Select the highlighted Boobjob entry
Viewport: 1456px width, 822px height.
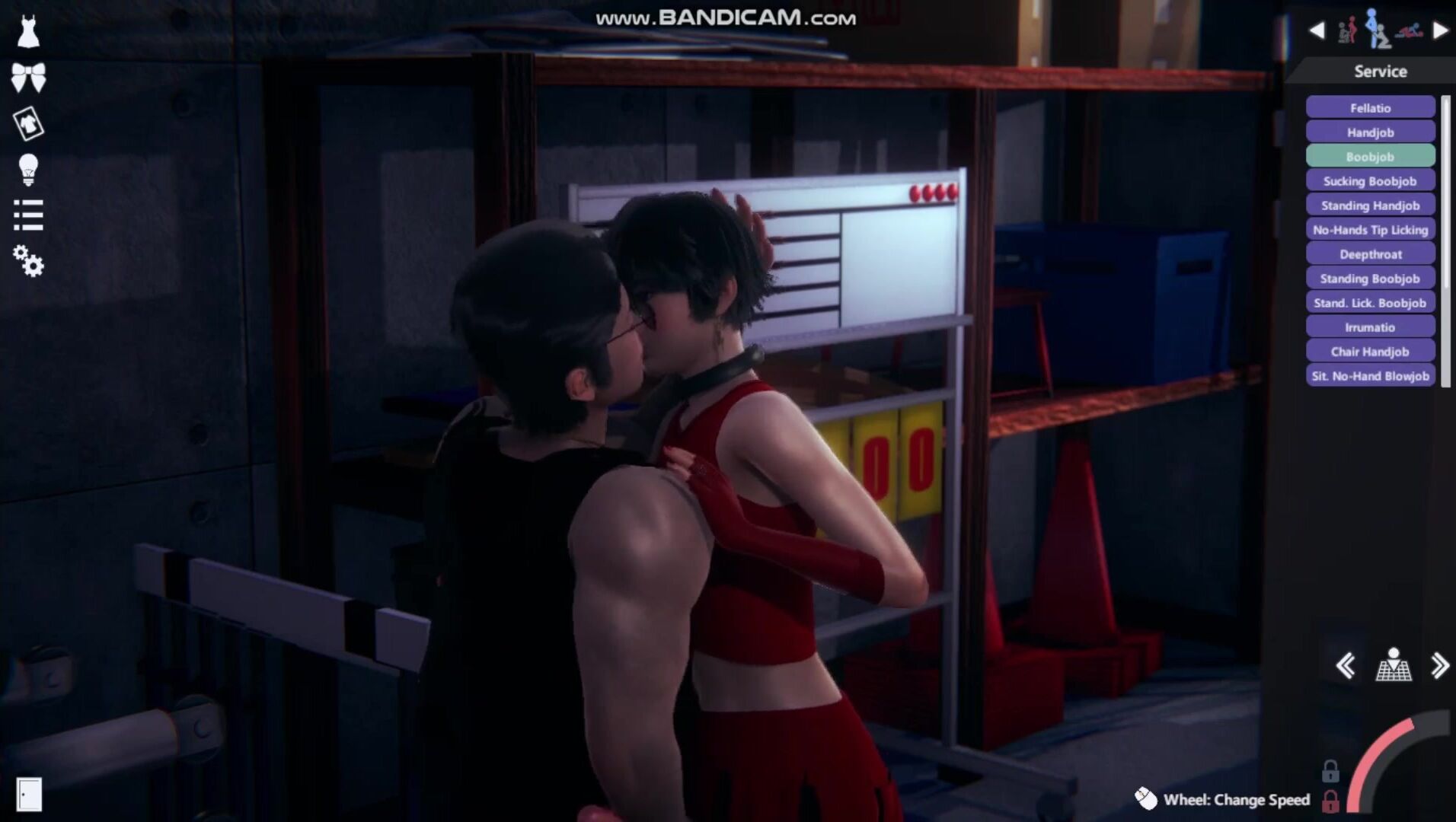(1370, 157)
